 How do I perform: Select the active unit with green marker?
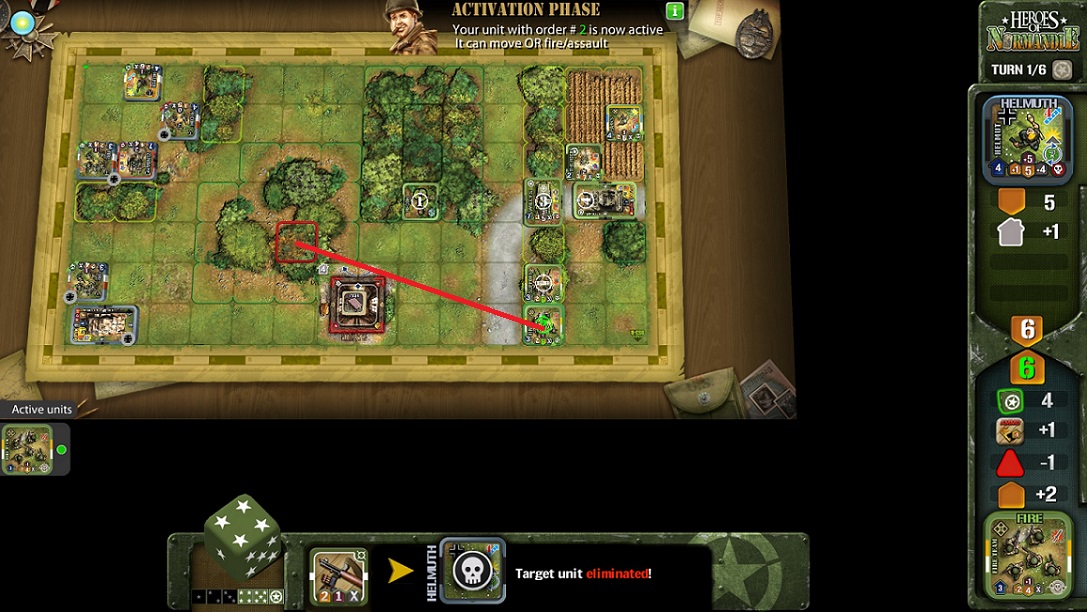544,325
